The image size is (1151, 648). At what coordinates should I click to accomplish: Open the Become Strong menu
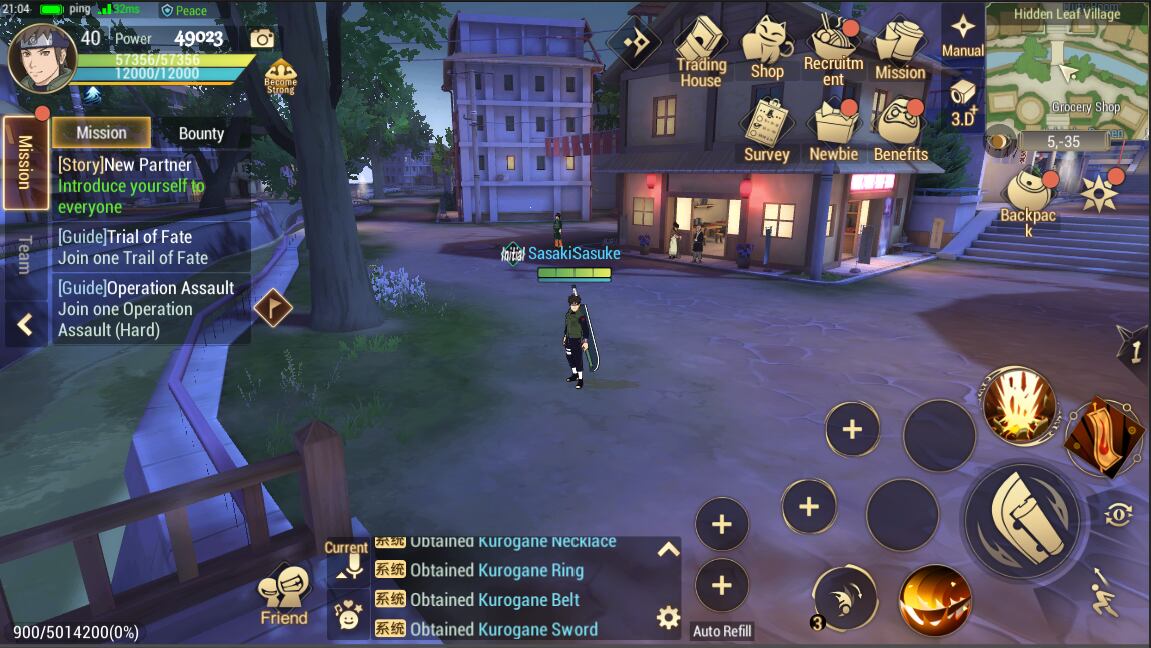tap(281, 76)
